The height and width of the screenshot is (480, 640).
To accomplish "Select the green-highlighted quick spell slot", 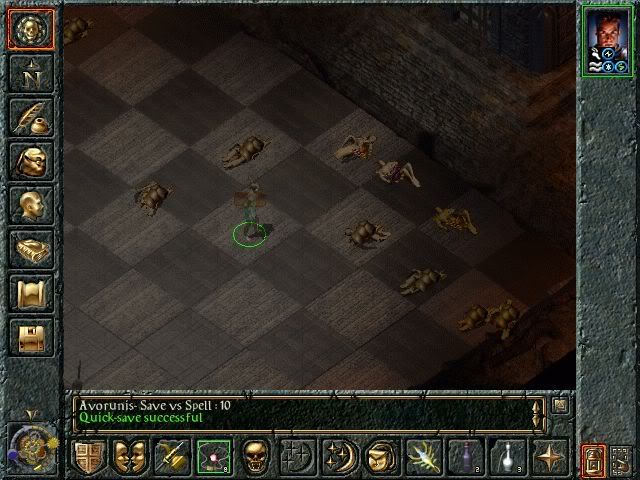I will click(213, 457).
